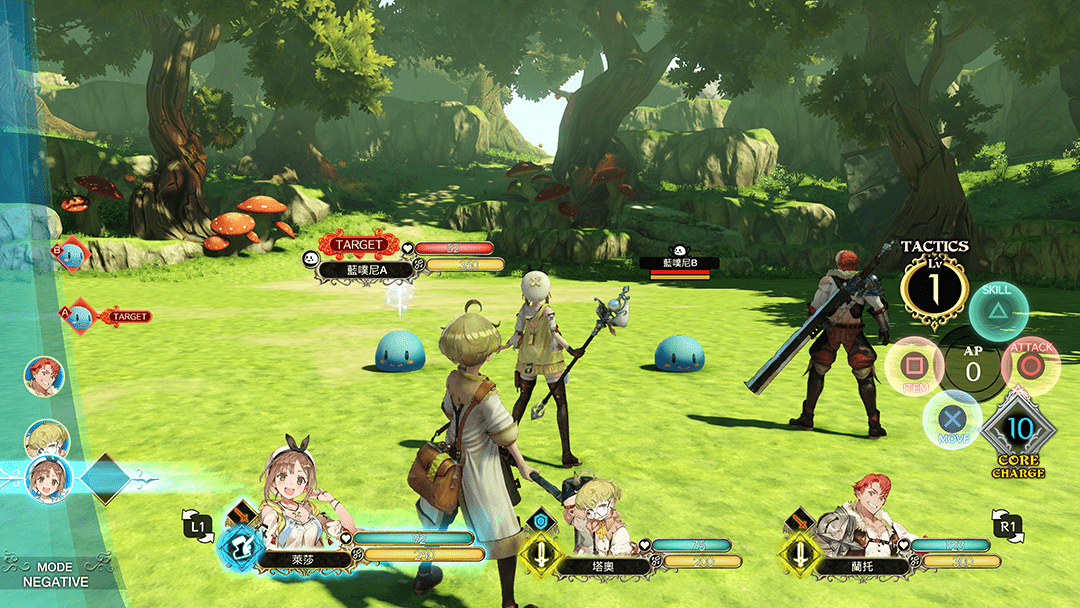Screen dimensions: 1080x608
Task: Click the red-haired Lent timeline portrait
Action: [x=44, y=376]
